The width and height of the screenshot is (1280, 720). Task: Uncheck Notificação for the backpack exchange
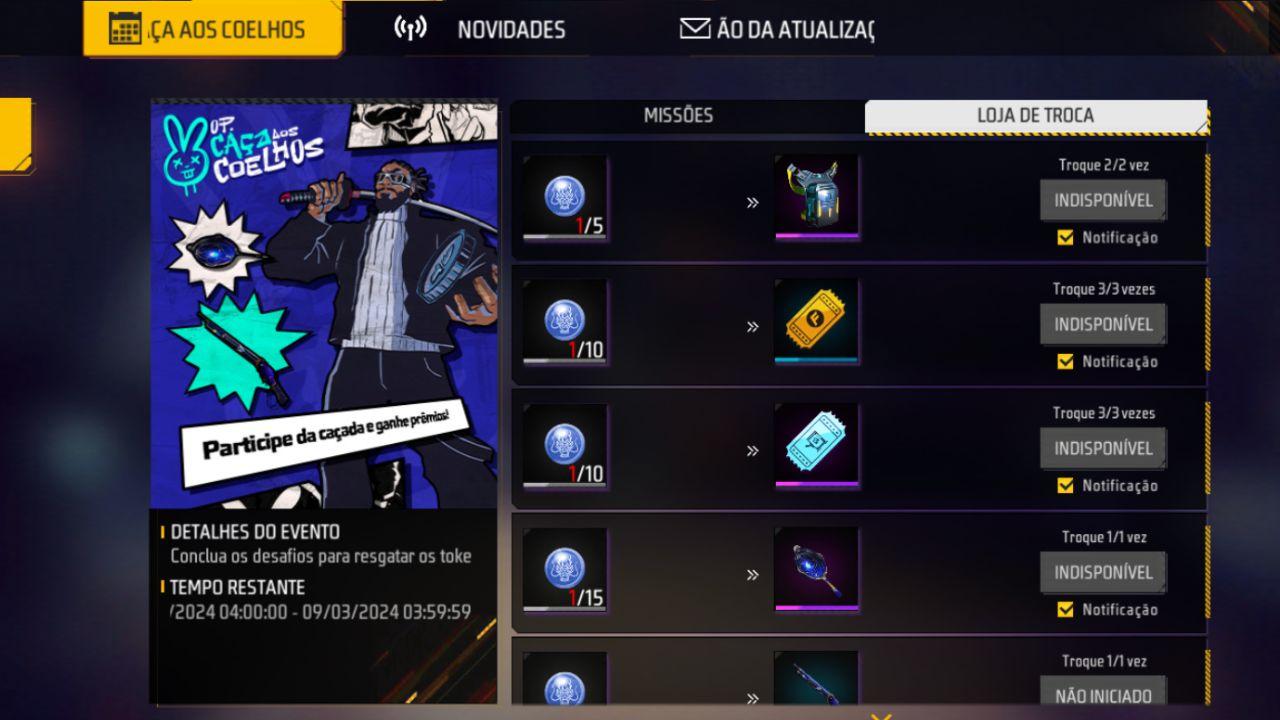pyautogui.click(x=1065, y=238)
